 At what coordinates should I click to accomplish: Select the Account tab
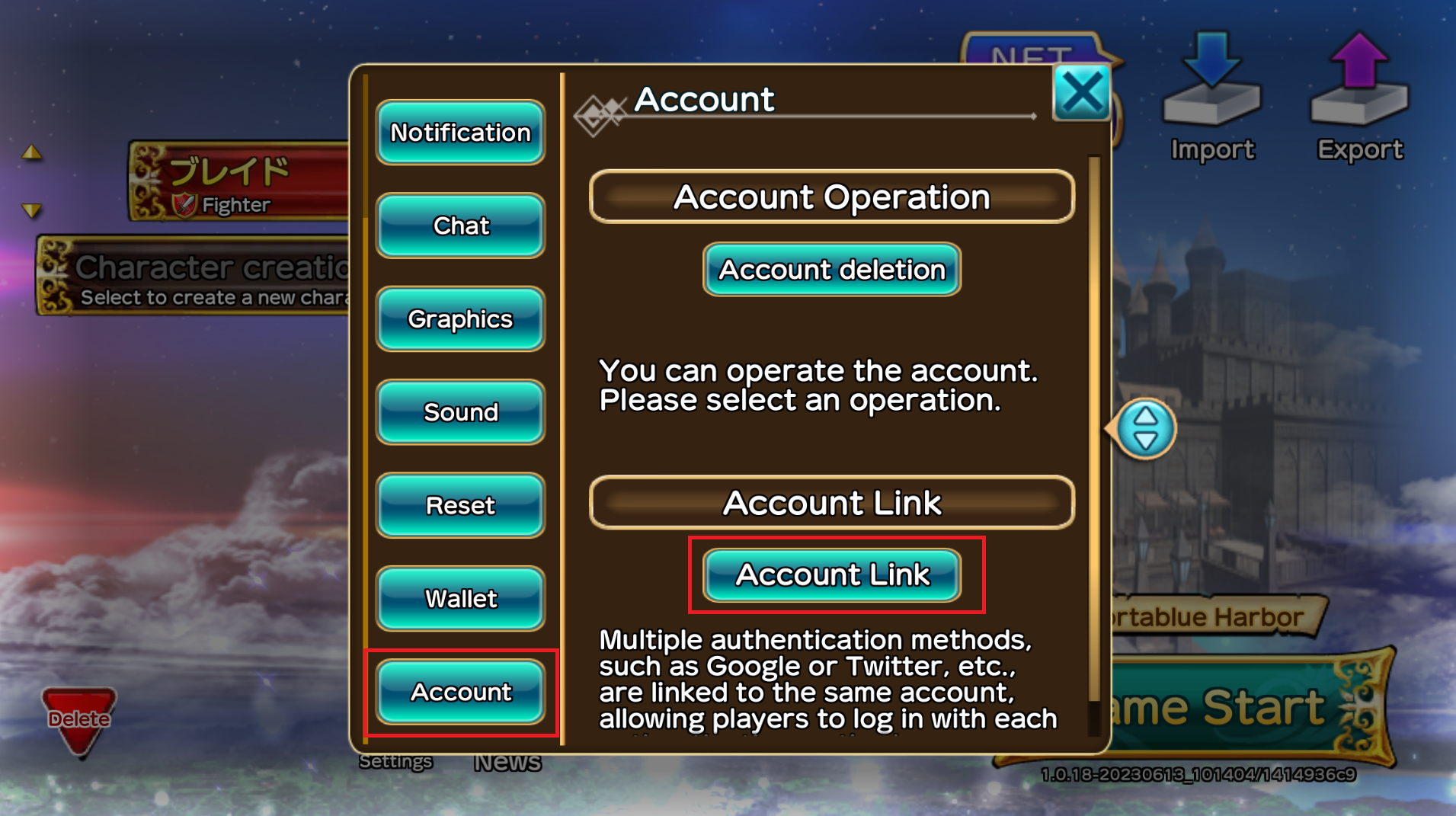pos(460,692)
